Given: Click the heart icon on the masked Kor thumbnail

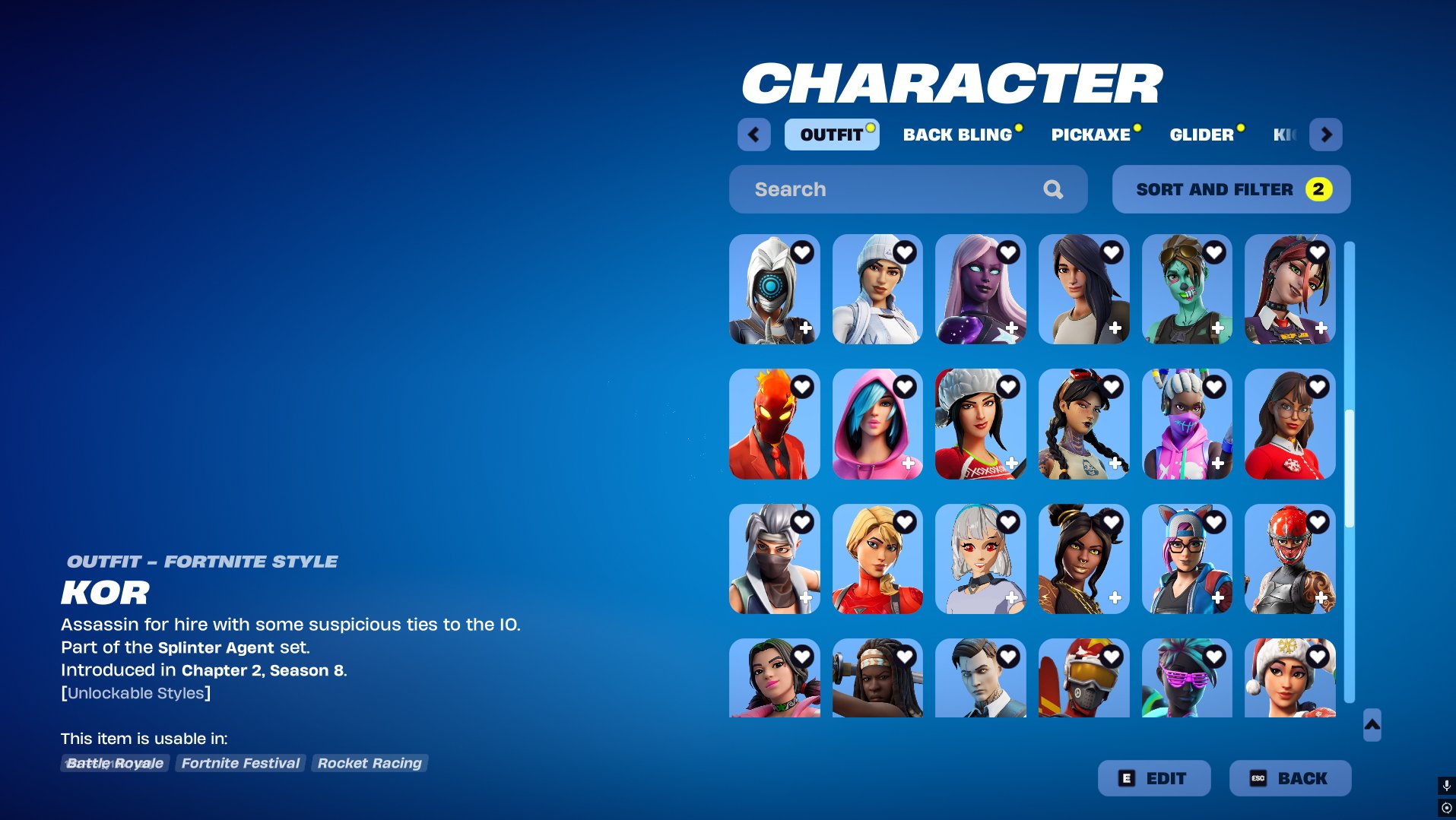Looking at the screenshot, I should coord(803,253).
